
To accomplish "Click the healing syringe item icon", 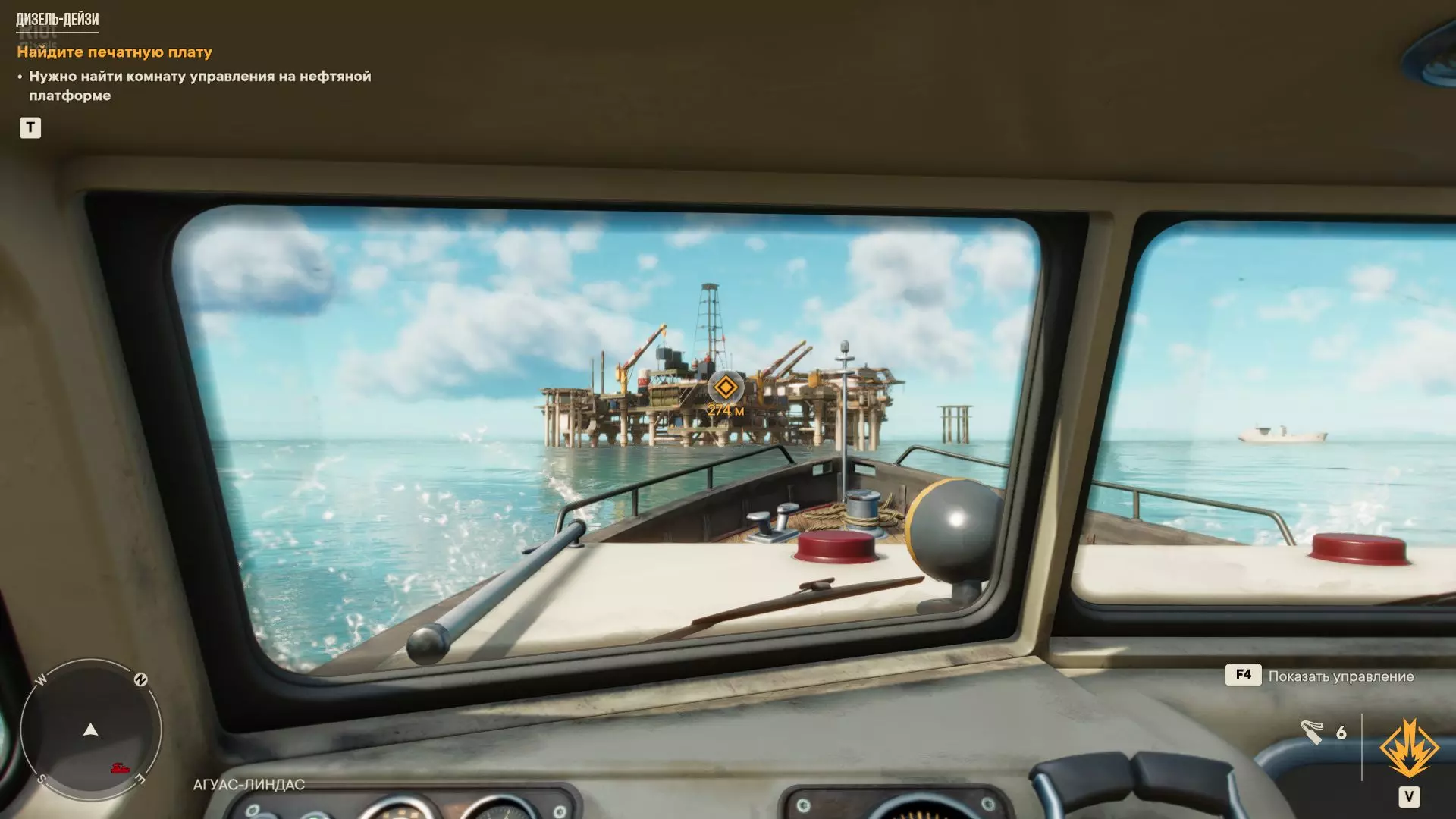I will 1312,732.
